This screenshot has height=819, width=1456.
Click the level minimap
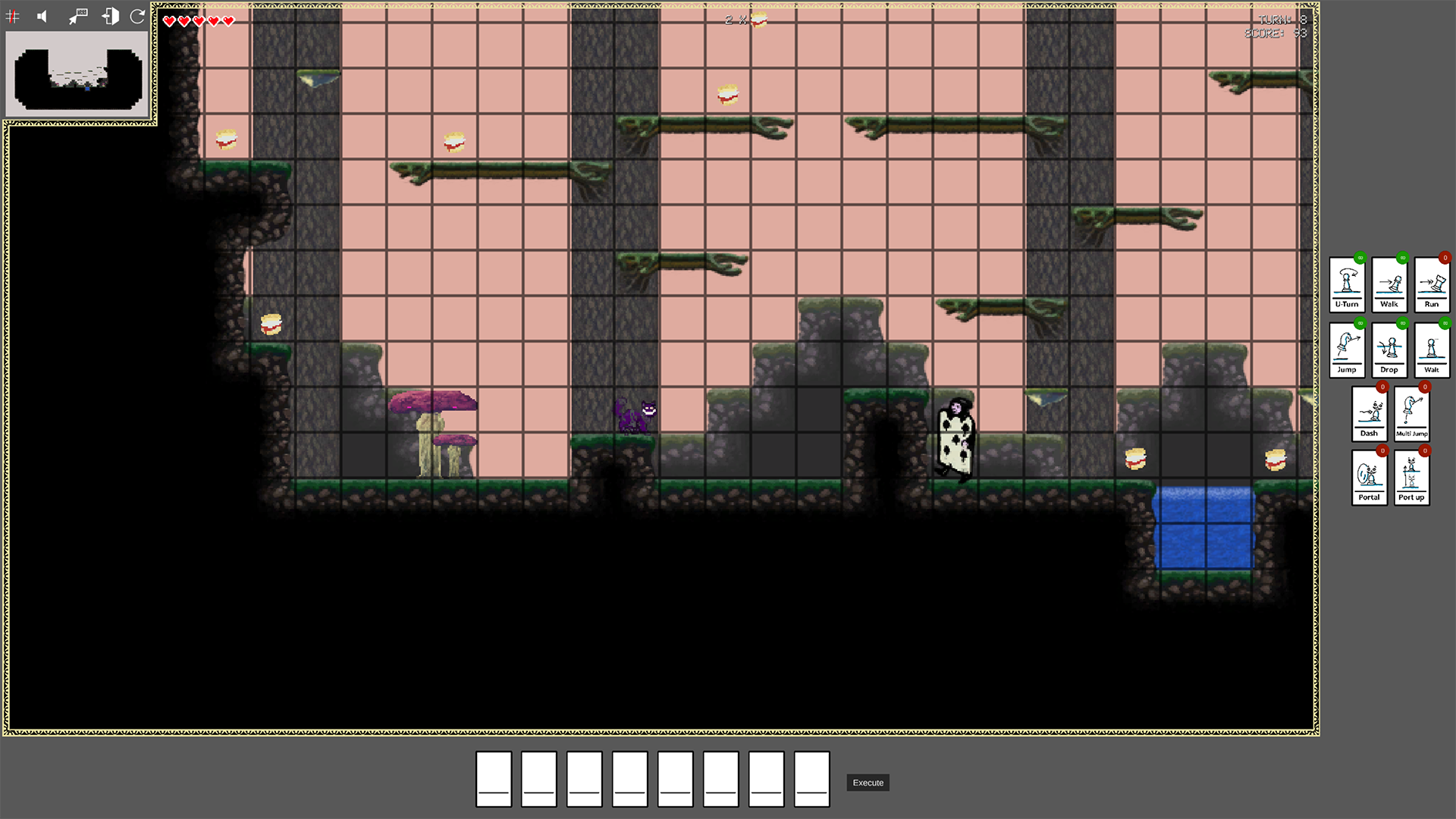(78, 74)
